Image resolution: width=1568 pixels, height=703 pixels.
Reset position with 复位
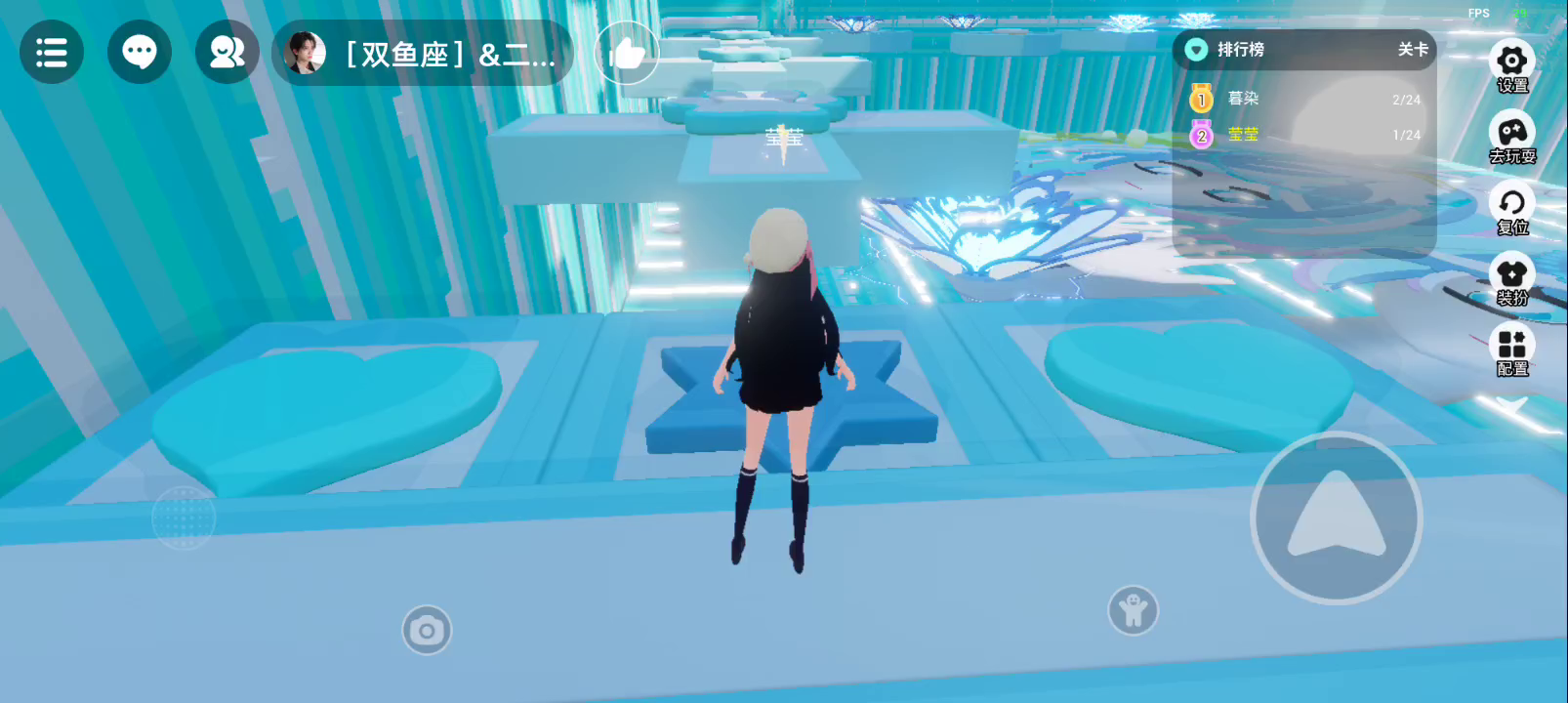1511,209
